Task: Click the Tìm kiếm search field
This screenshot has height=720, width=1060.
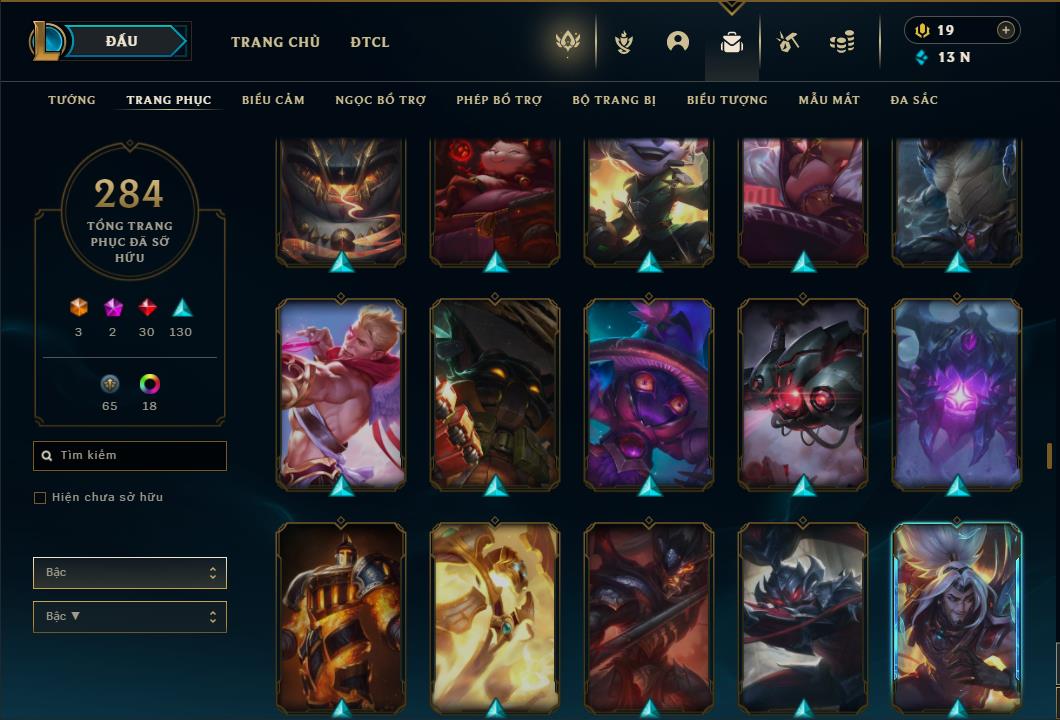Action: [130, 456]
